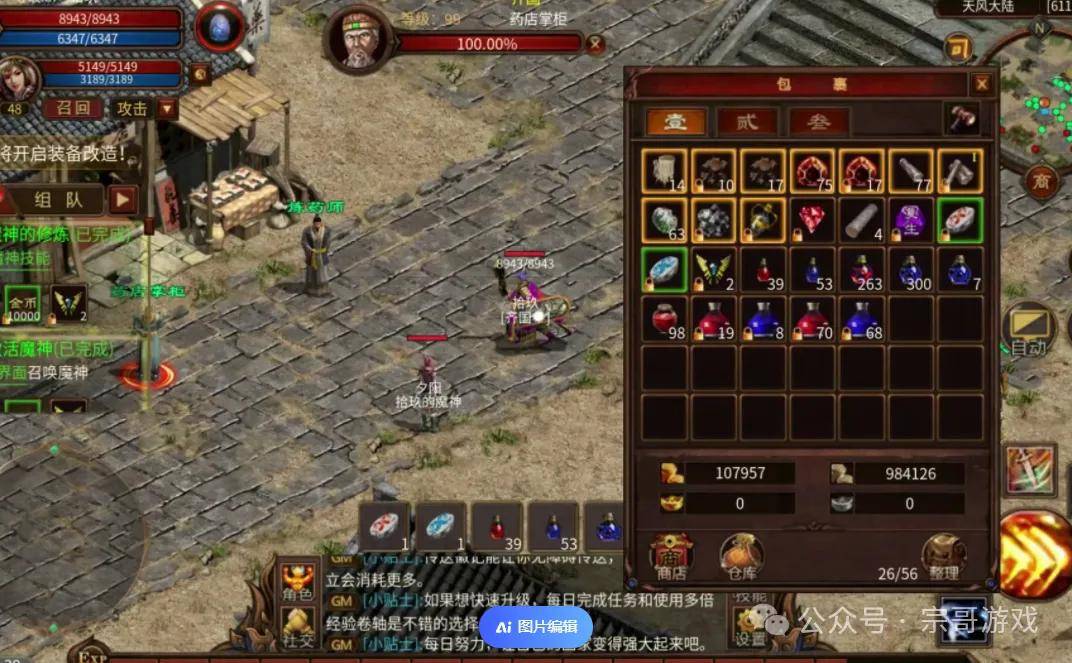Close the 药店掌柜 target frame
This screenshot has width=1072, height=663.
click(595, 44)
